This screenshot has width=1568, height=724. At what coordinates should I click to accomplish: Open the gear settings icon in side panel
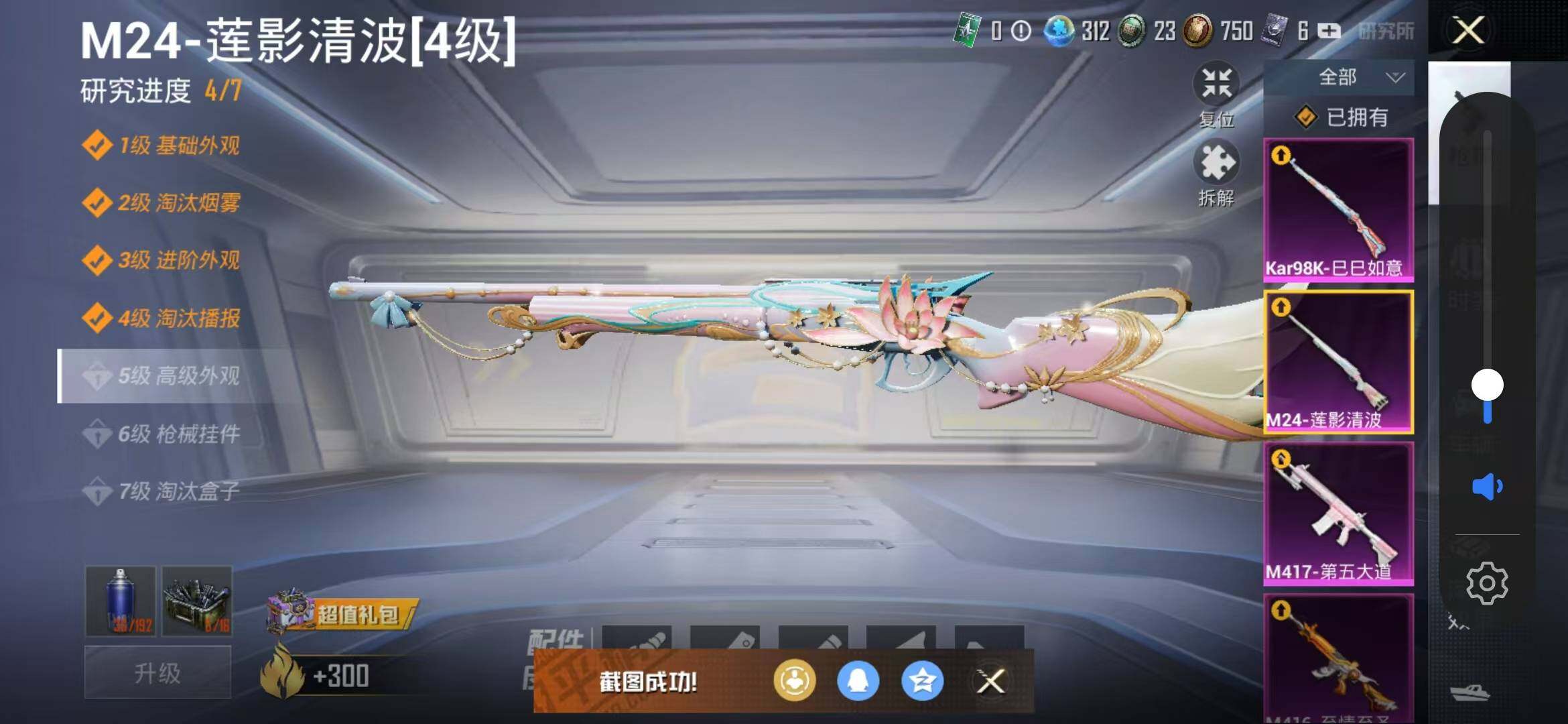pos(1487,583)
